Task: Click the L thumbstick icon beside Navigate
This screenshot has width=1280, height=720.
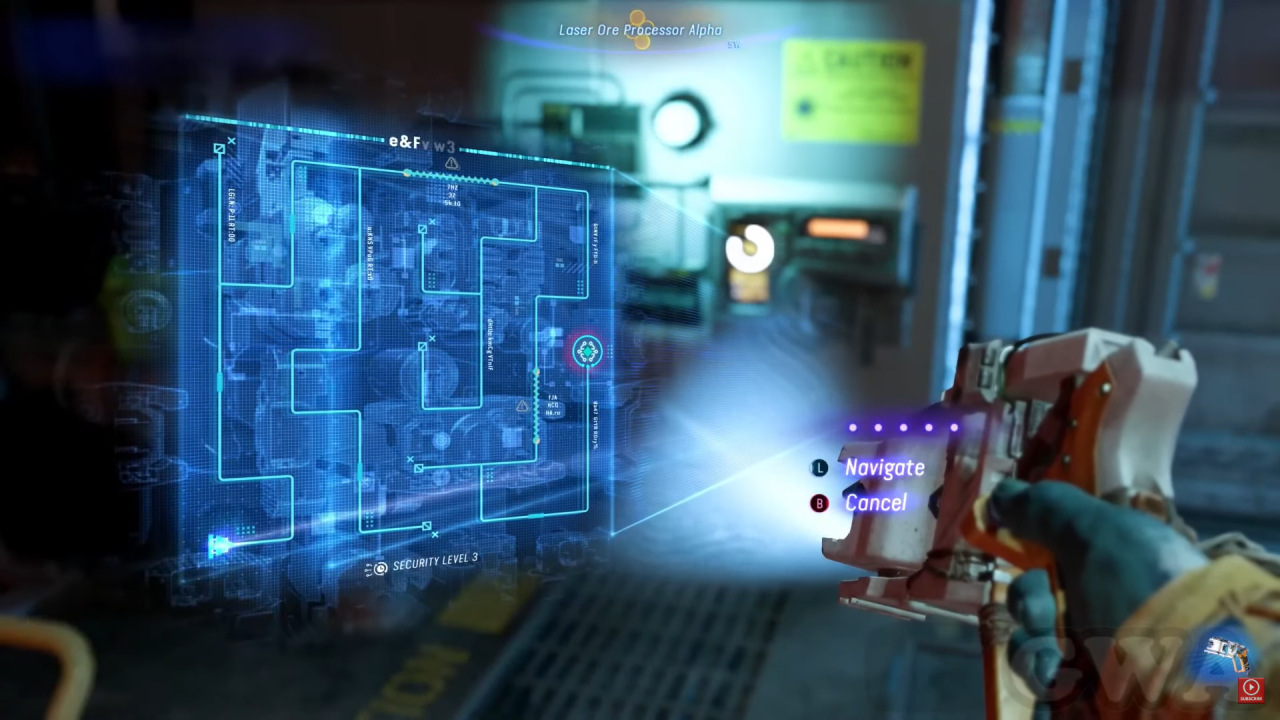Action: [819, 468]
